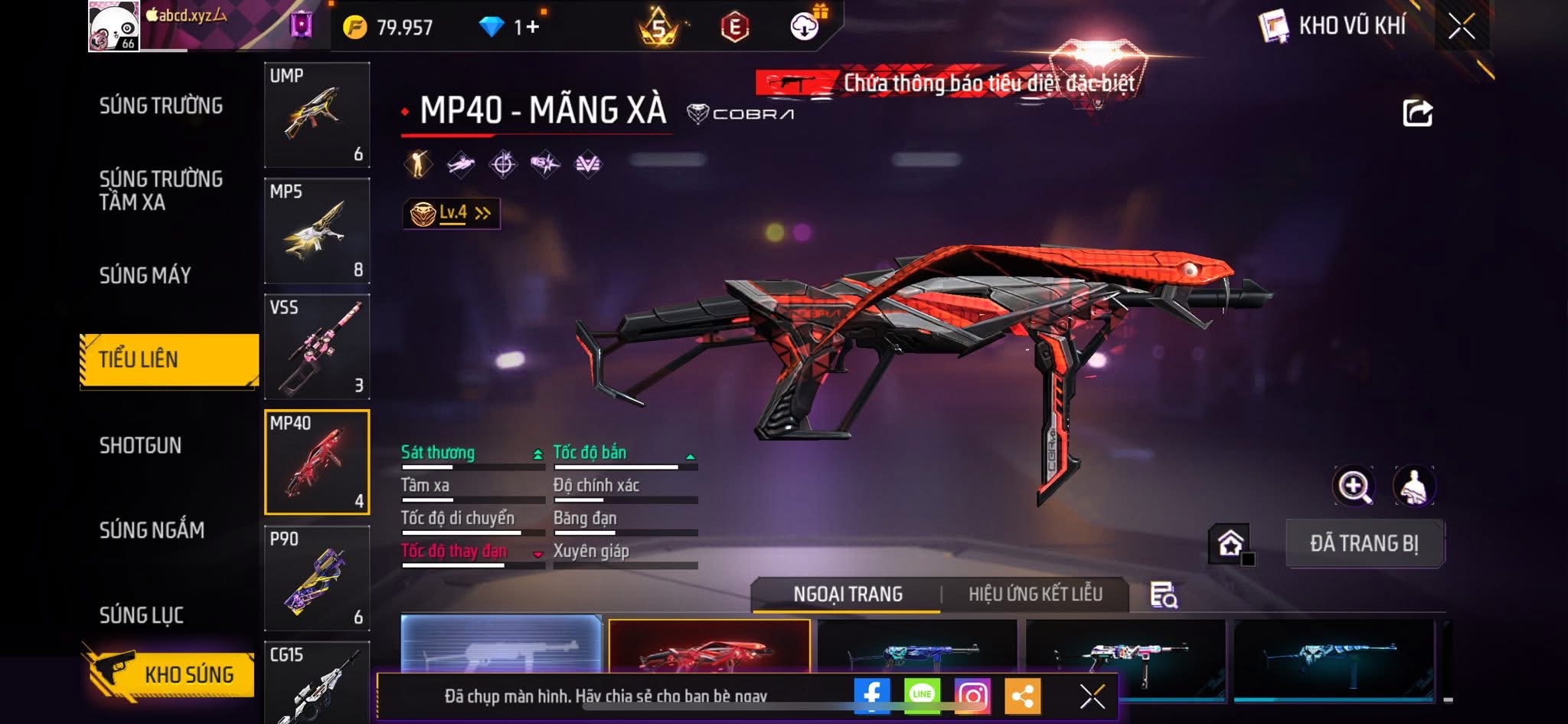This screenshot has width=1568, height=724.
Task: Click the Đã Trang Bị equip button
Action: (1364, 543)
